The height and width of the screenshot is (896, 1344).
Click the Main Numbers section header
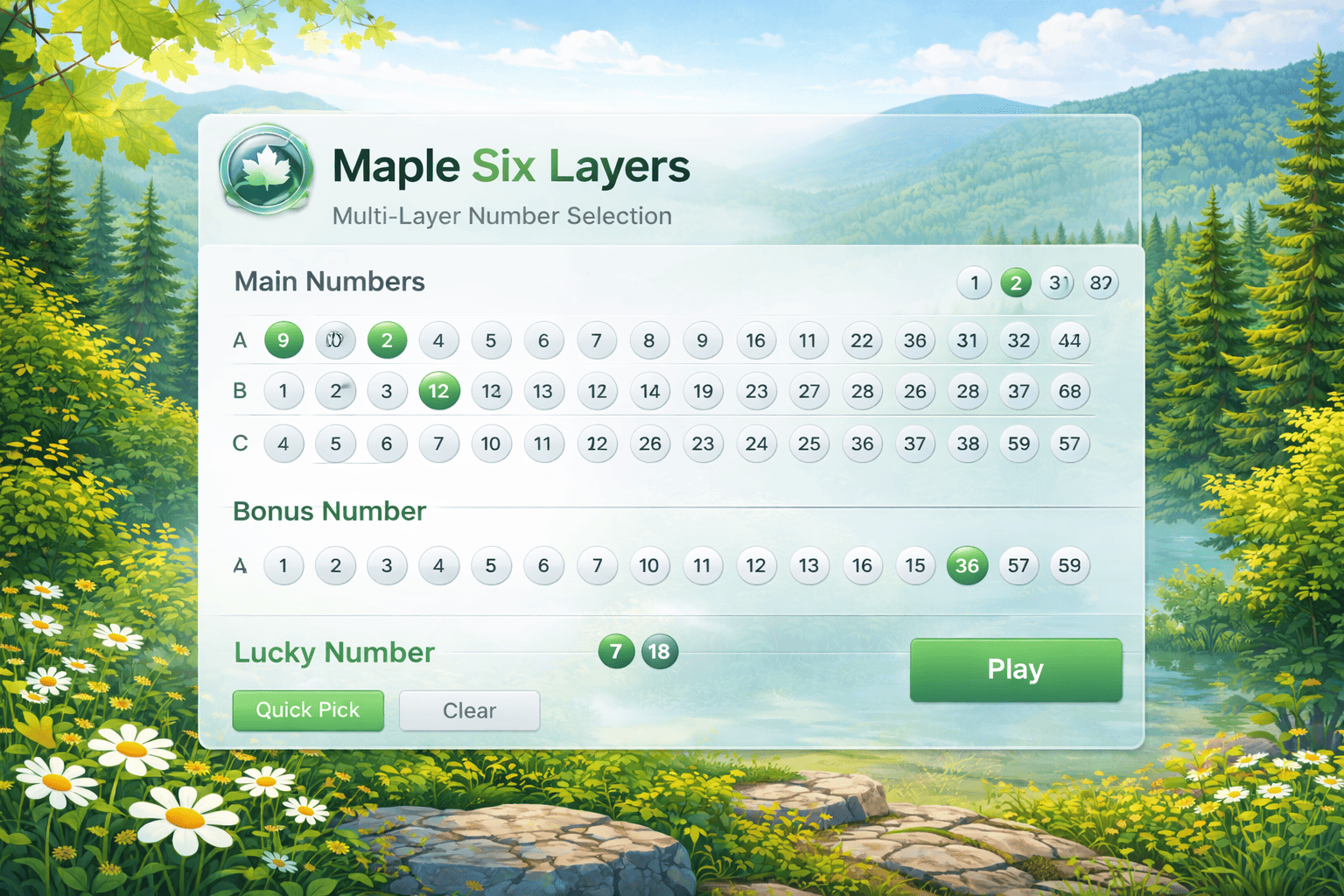pyautogui.click(x=329, y=282)
